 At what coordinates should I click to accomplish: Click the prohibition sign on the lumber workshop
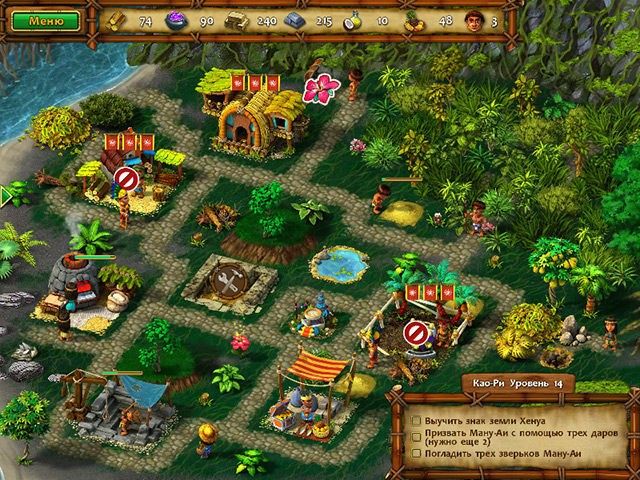[x=125, y=178]
